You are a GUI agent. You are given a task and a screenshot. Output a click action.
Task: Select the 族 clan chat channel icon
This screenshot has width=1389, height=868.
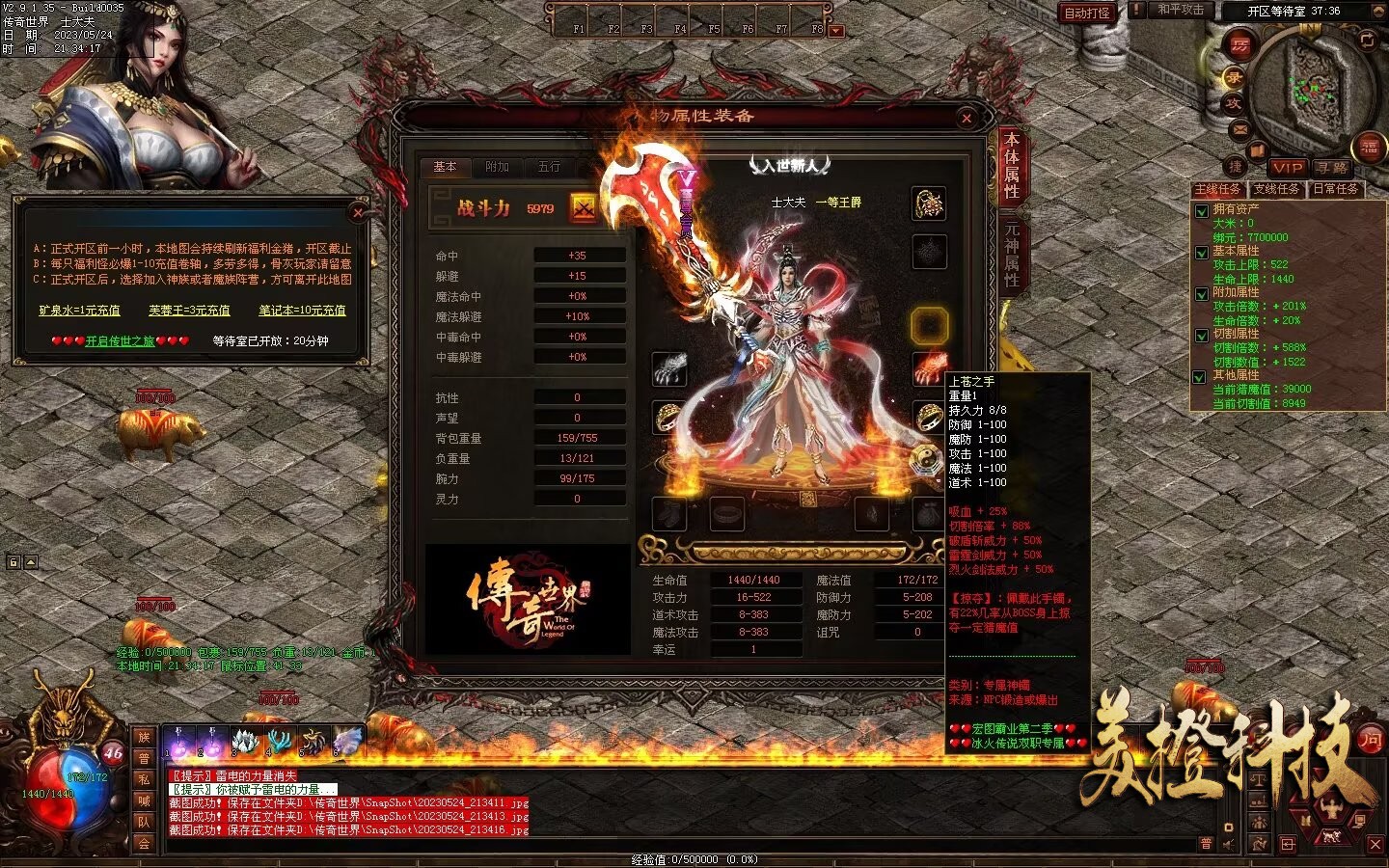pos(145,739)
